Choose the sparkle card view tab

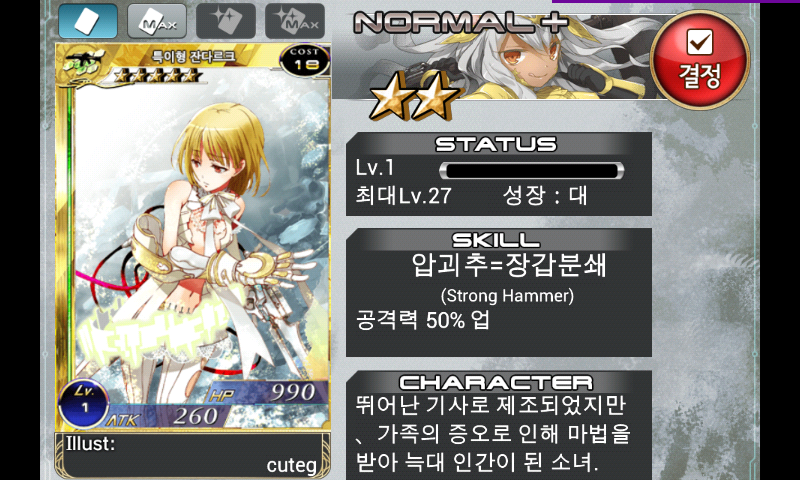pyautogui.click(x=225, y=20)
